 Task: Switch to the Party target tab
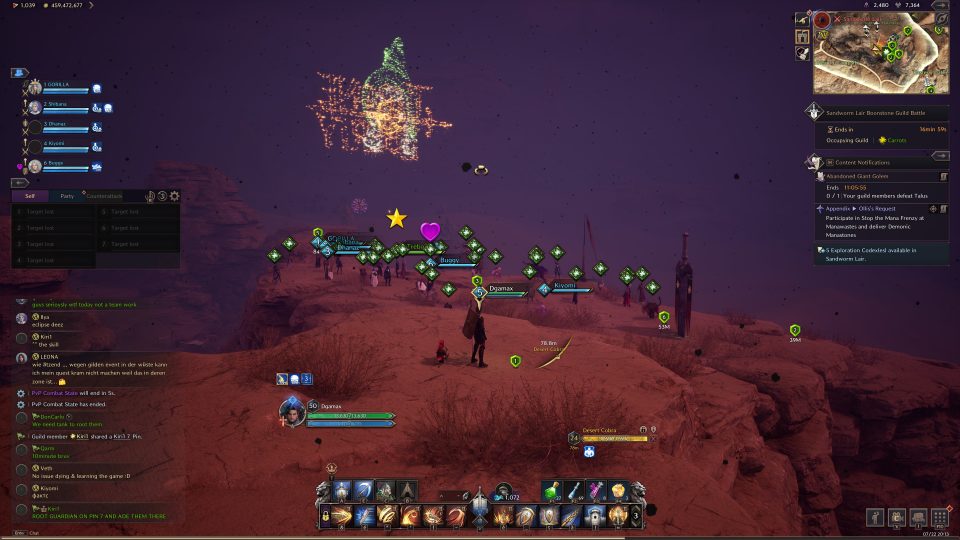click(67, 196)
